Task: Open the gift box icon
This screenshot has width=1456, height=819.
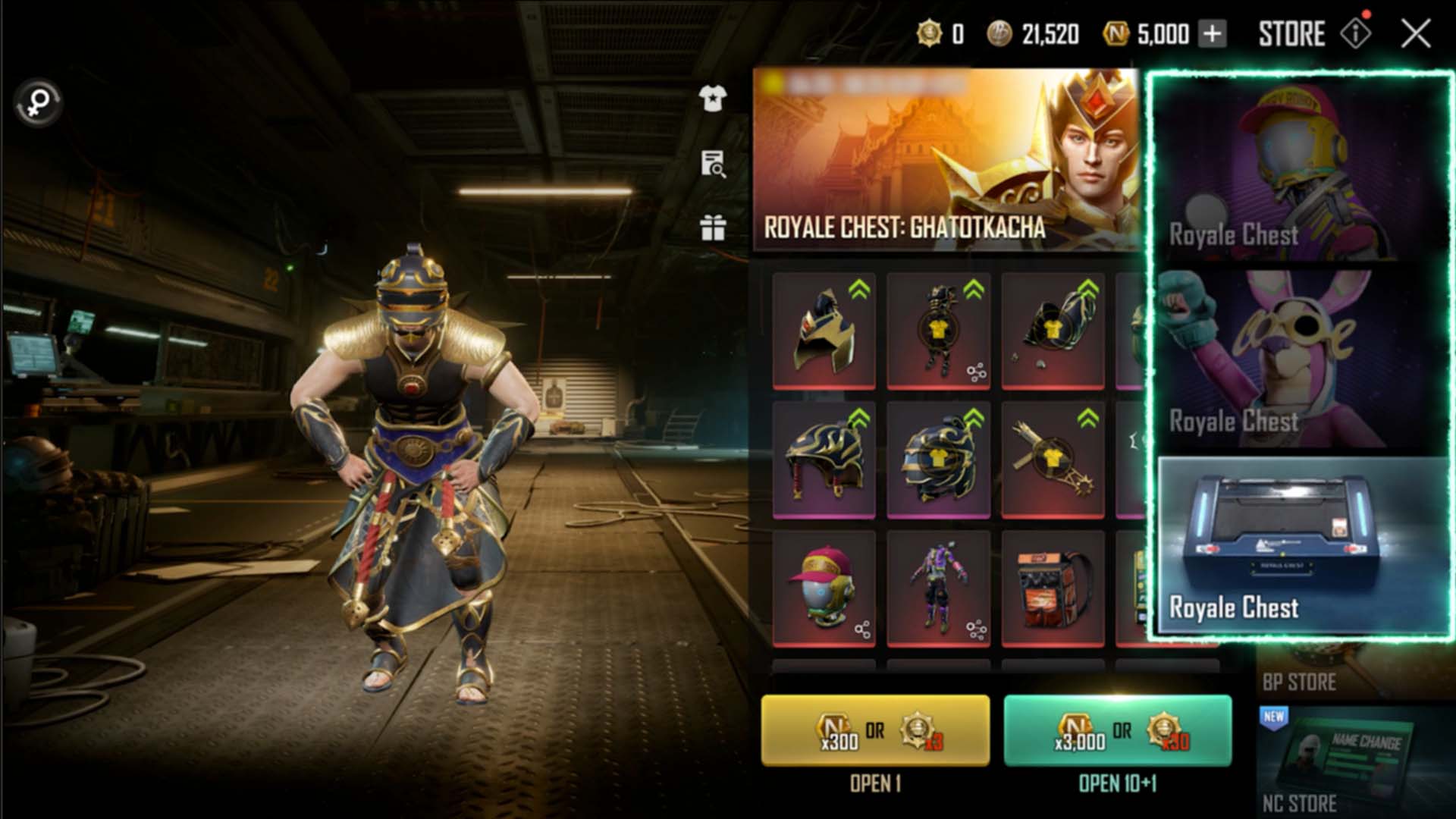Action: pos(712,227)
